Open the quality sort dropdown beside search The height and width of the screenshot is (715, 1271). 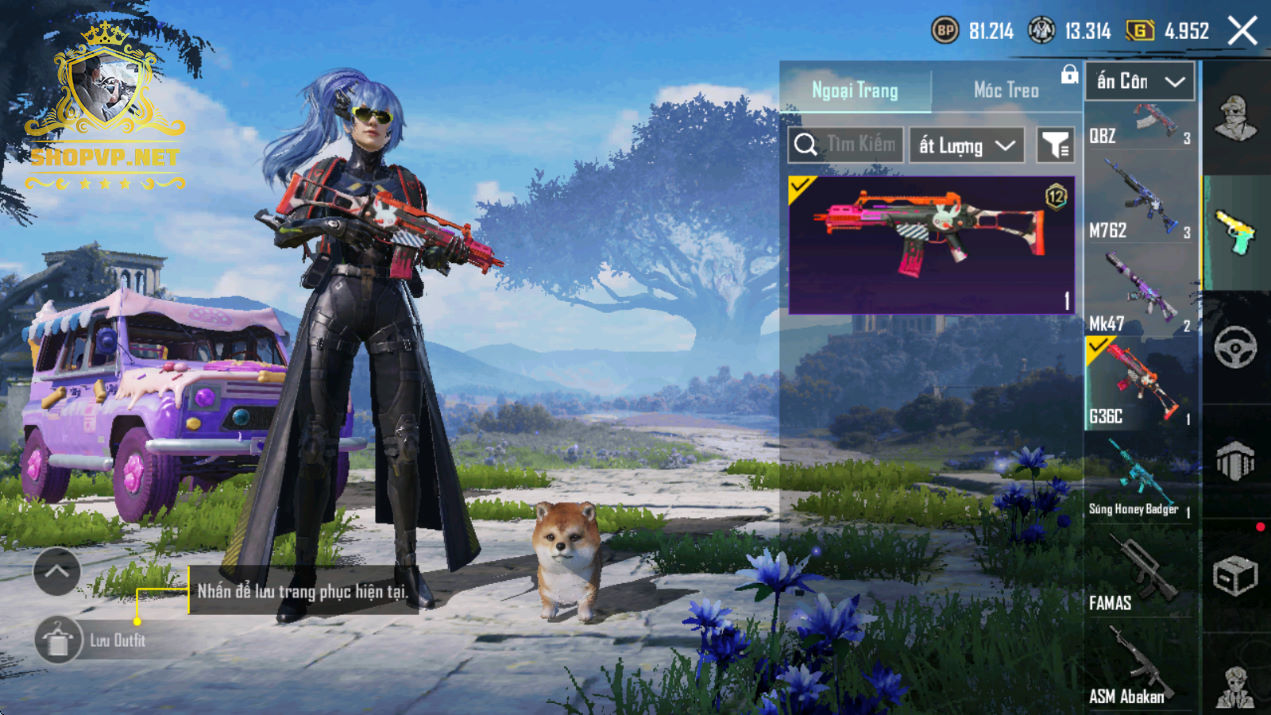point(967,146)
